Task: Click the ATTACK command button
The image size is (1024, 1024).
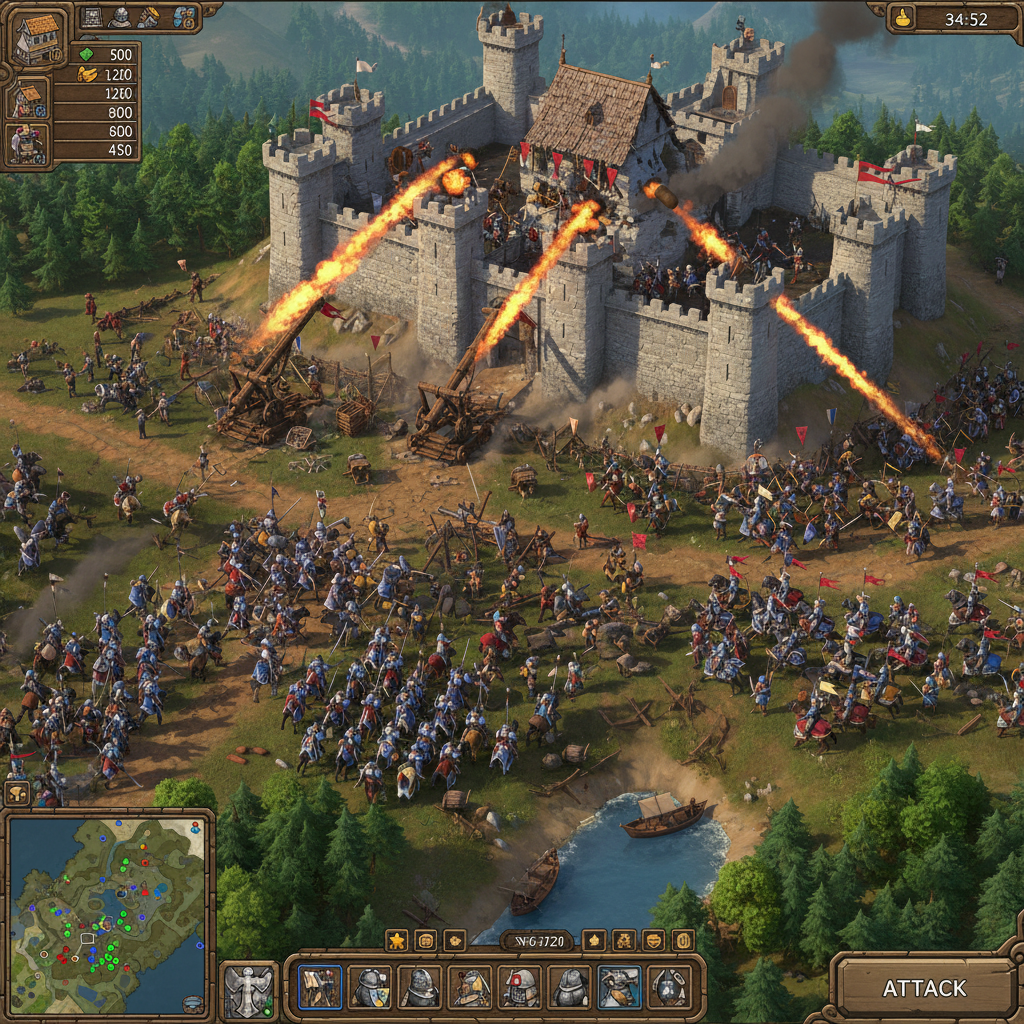Action: coord(924,988)
